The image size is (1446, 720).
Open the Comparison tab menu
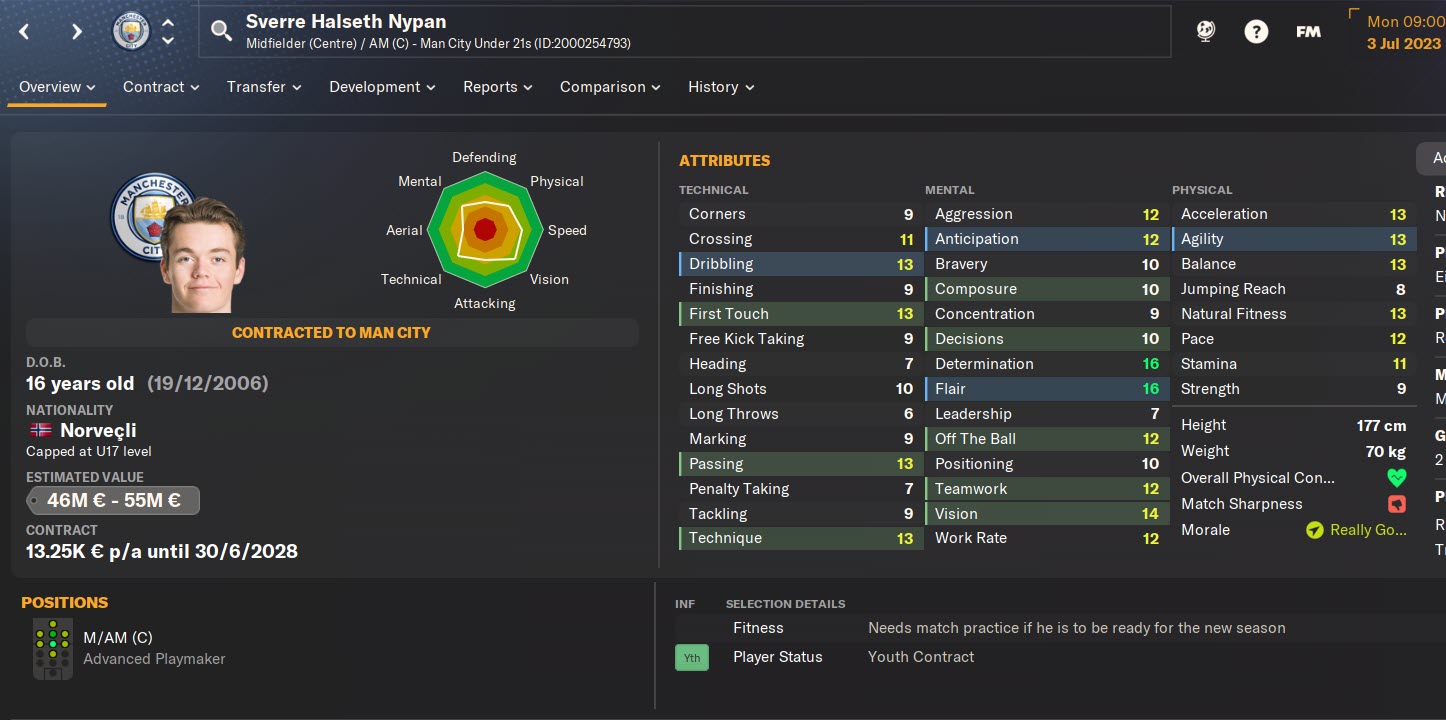tap(610, 87)
